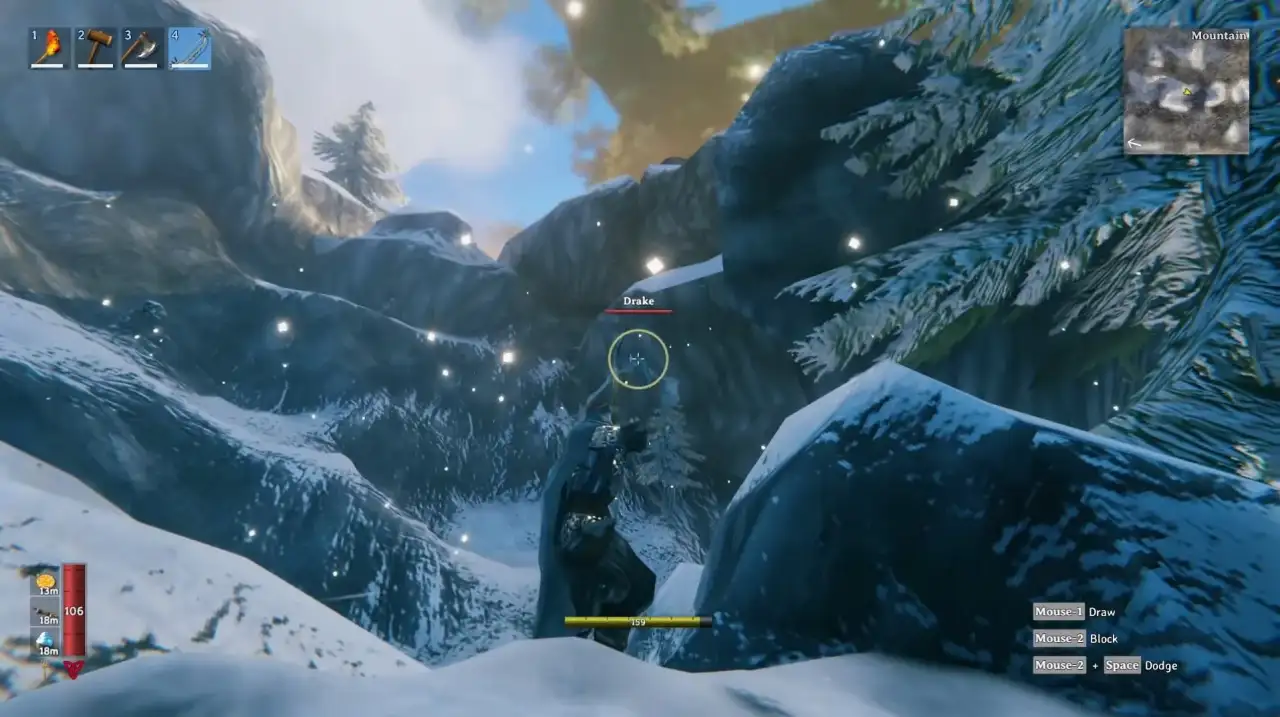
Task: Choose the axe in hotbar slot 3
Action: pyautogui.click(x=142, y=48)
